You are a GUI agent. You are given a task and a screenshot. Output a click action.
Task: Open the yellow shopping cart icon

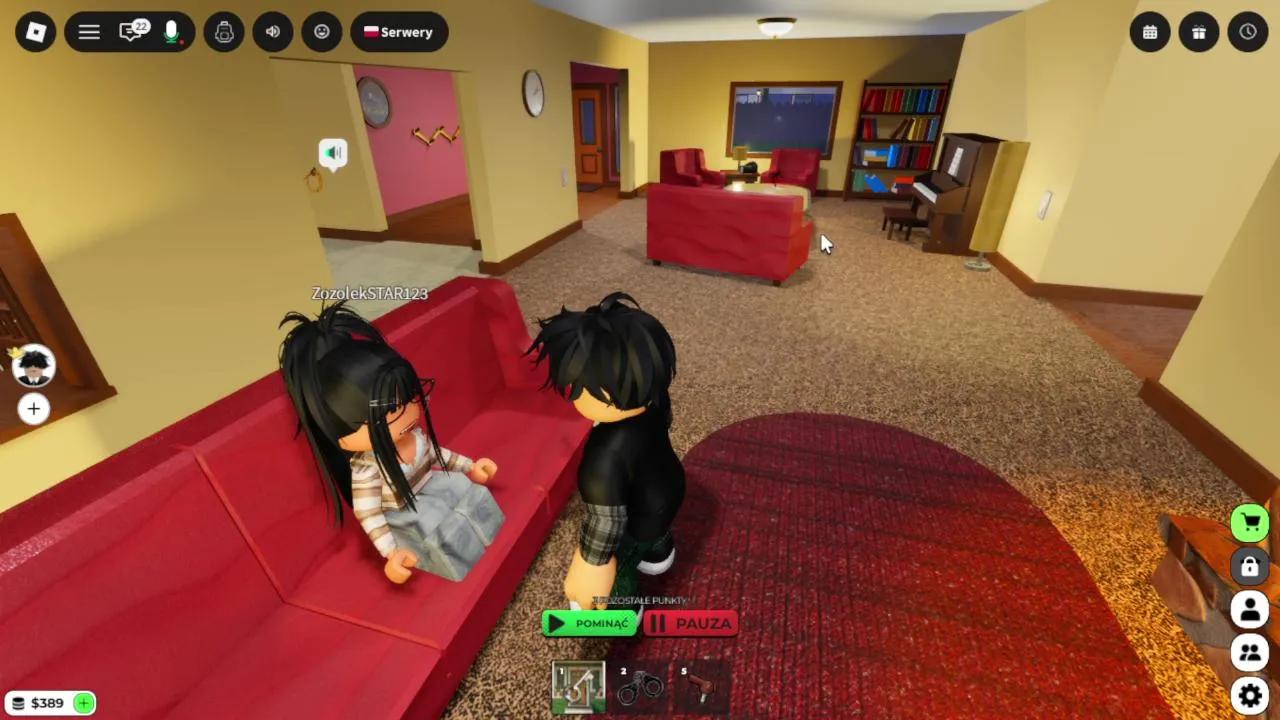point(1249,521)
